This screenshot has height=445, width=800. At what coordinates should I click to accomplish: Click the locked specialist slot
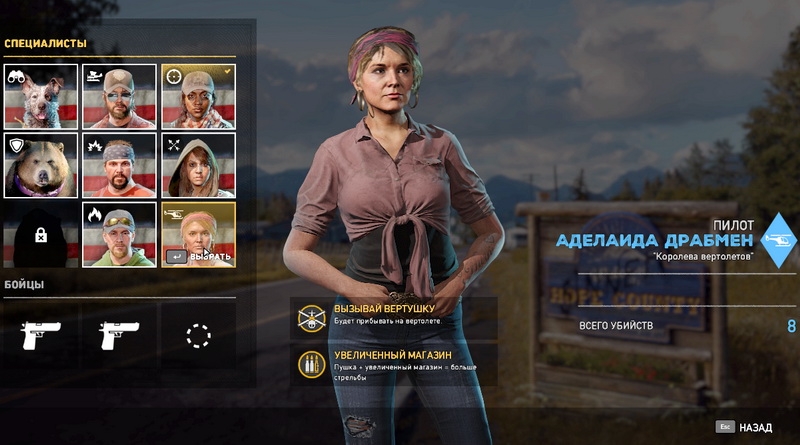pos(41,234)
